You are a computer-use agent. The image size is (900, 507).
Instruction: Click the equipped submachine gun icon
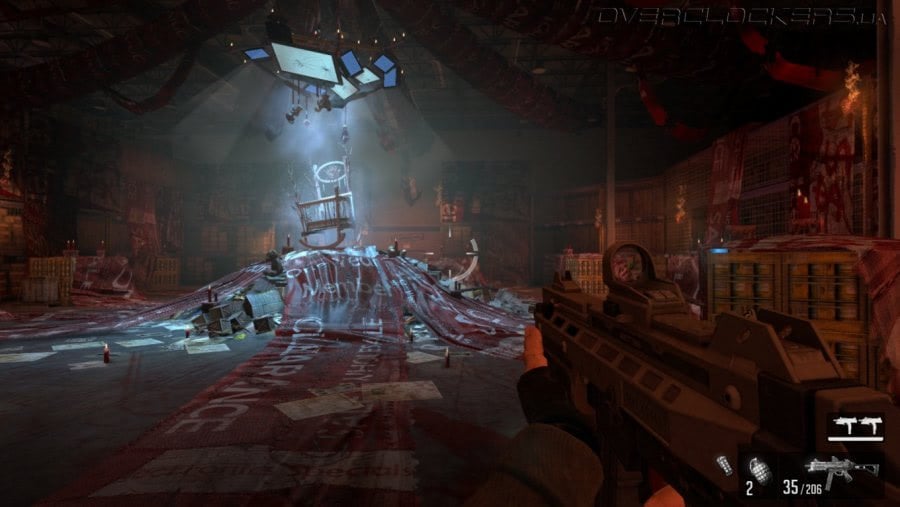click(841, 468)
